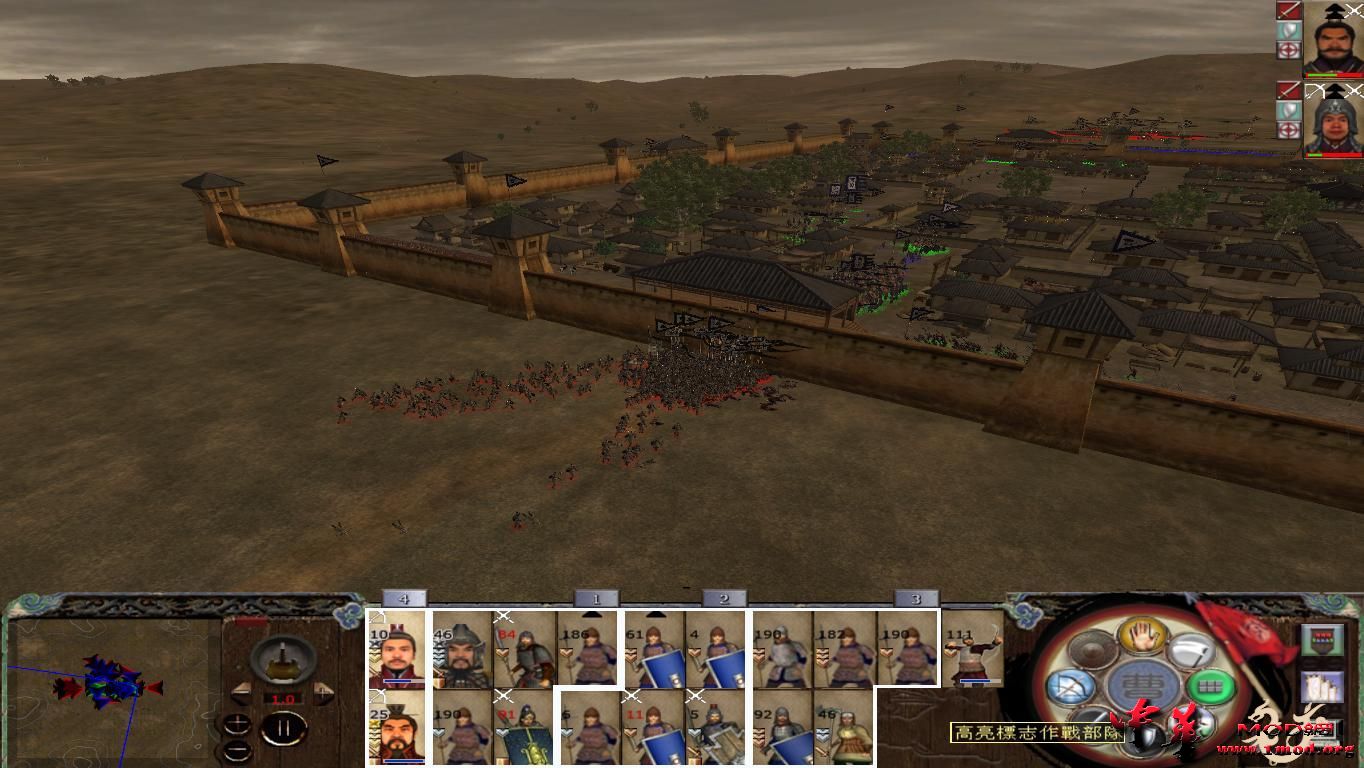Increase battle speed with the right arrow
Image resolution: width=1364 pixels, height=768 pixels.
pos(322,692)
